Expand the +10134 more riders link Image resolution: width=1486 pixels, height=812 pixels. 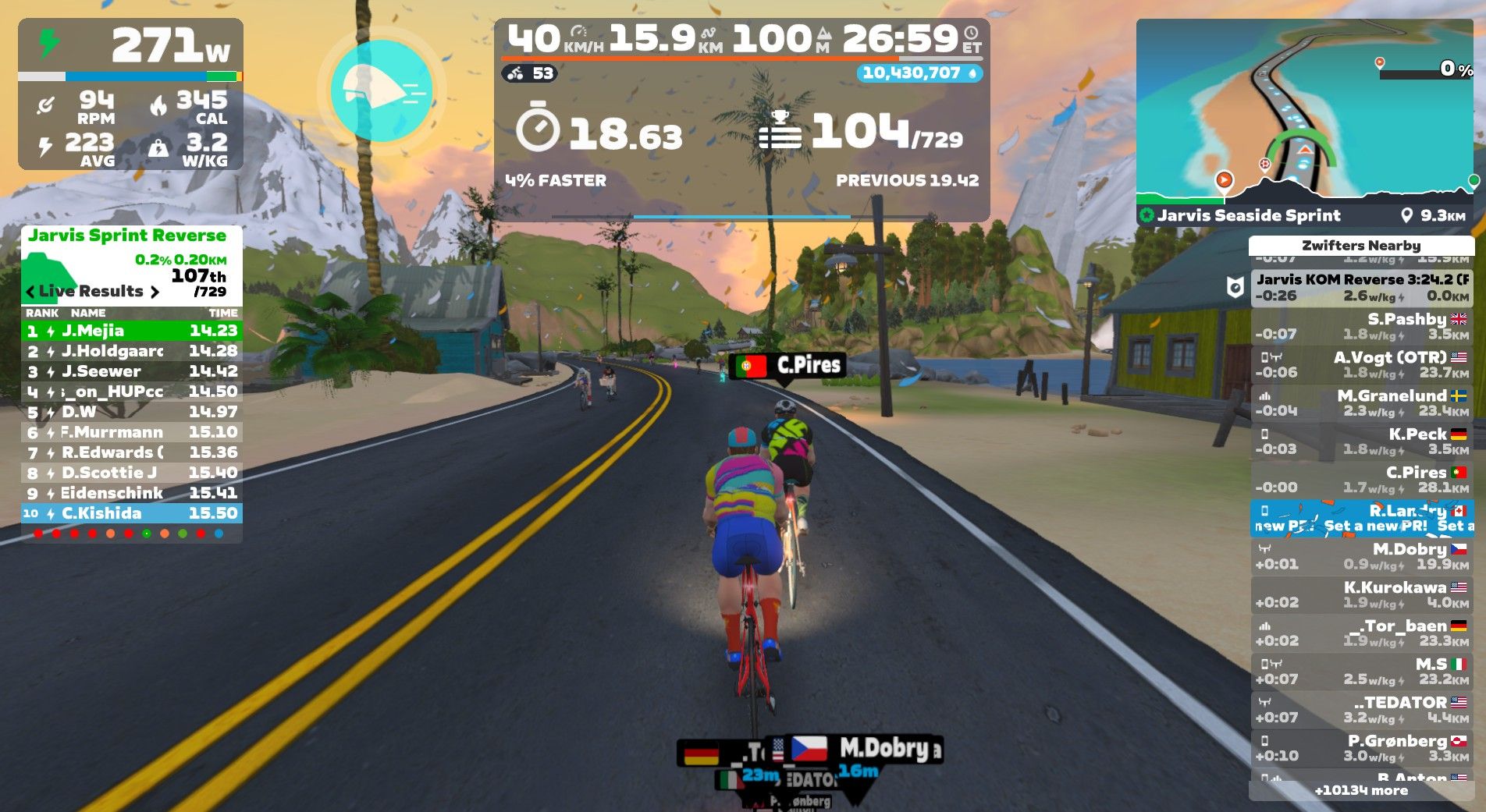(x=1361, y=790)
